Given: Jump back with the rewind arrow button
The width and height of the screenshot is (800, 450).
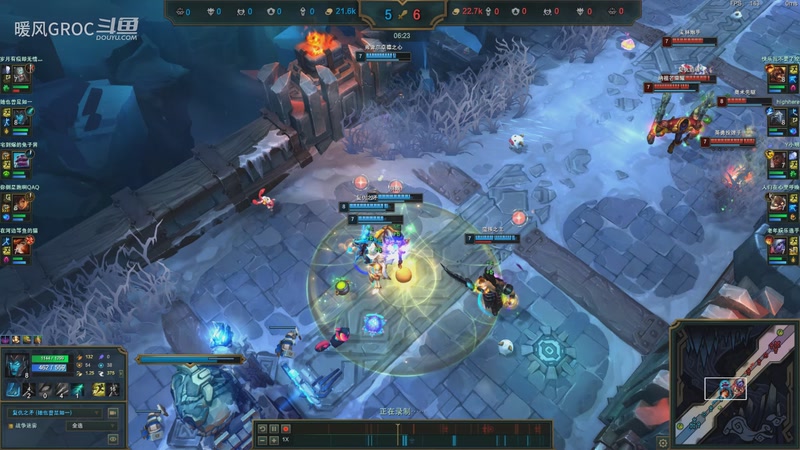Looking at the screenshot, I should point(262,429).
